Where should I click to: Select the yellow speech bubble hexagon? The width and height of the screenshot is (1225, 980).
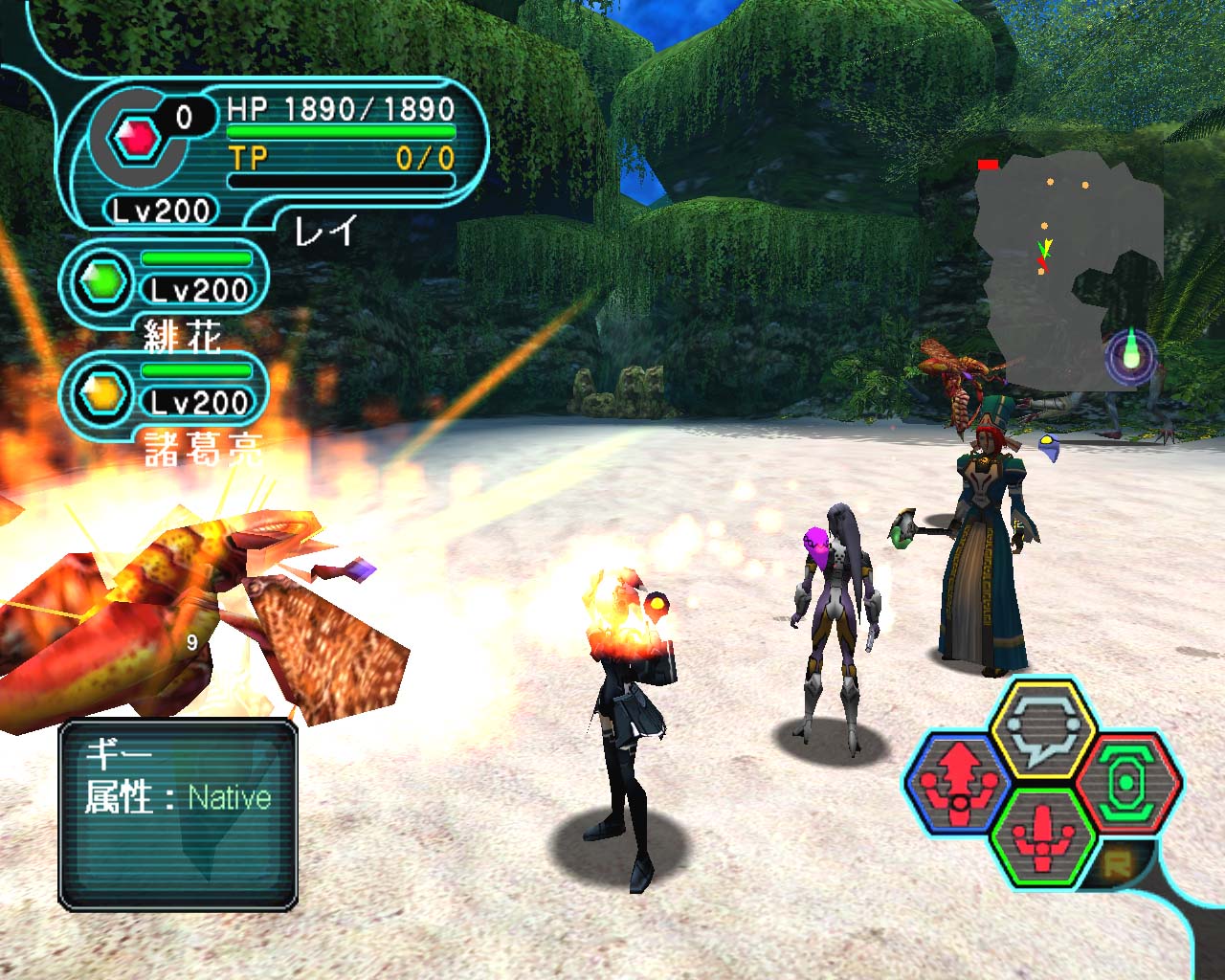click(1041, 729)
